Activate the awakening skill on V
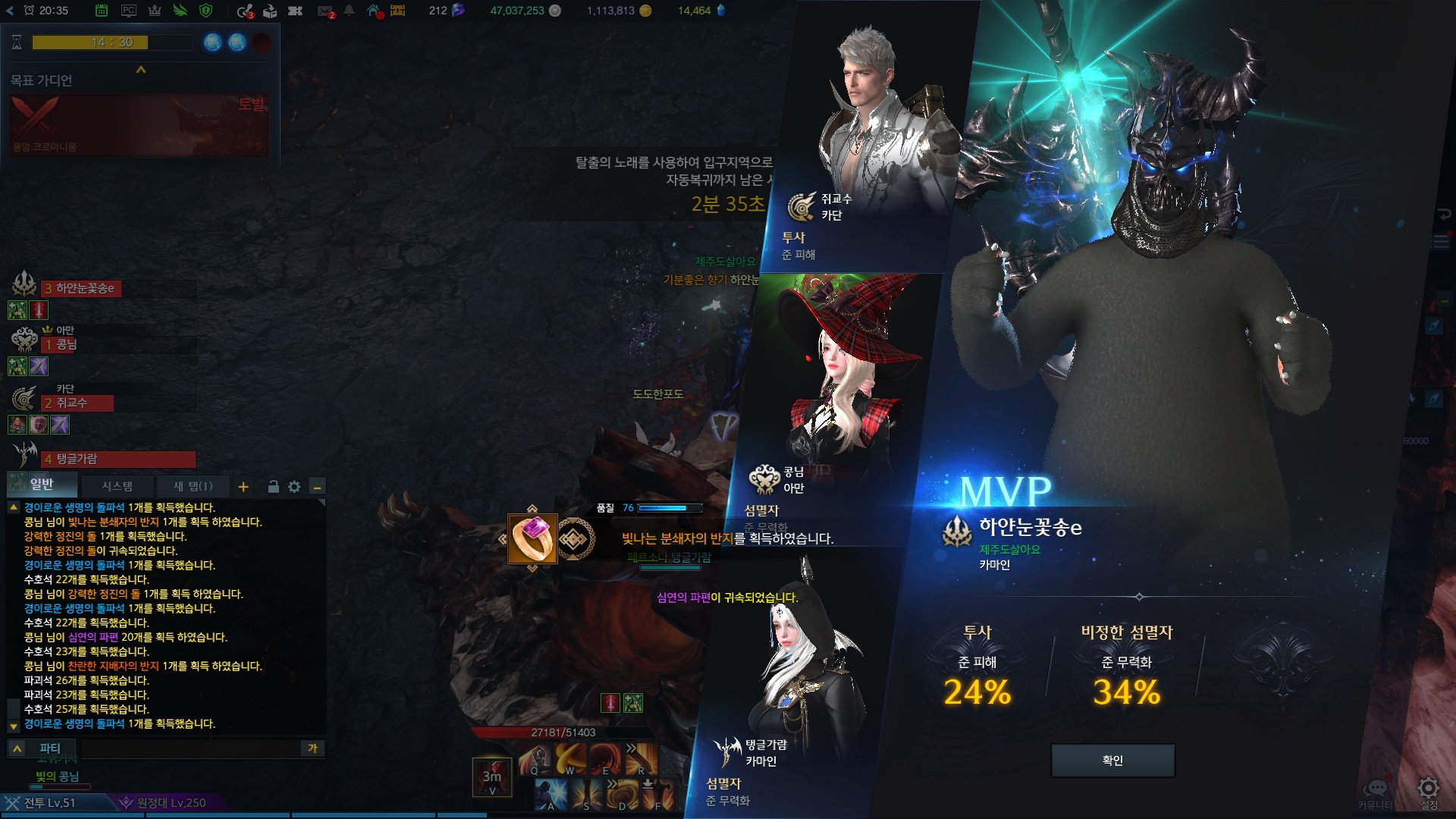Screen dimensions: 1456x819 (x=491, y=777)
